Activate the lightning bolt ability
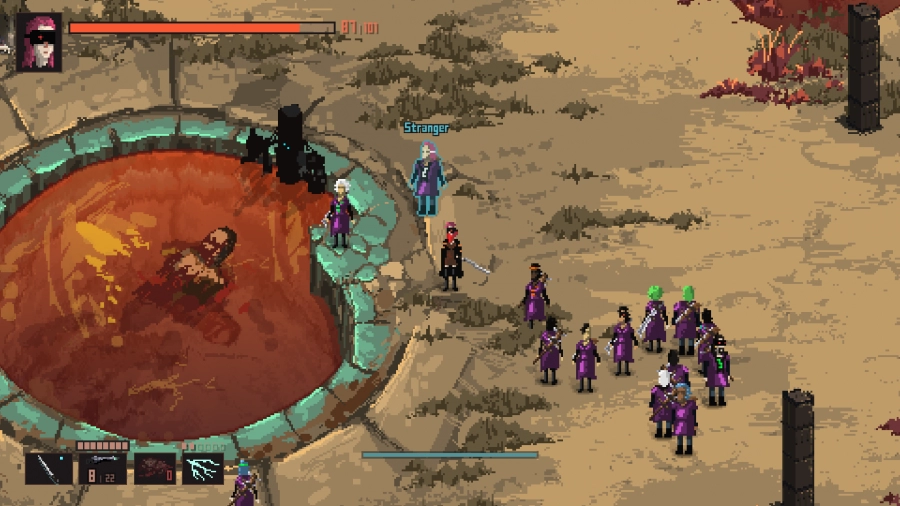Screen dimensions: 900x506 203,468
